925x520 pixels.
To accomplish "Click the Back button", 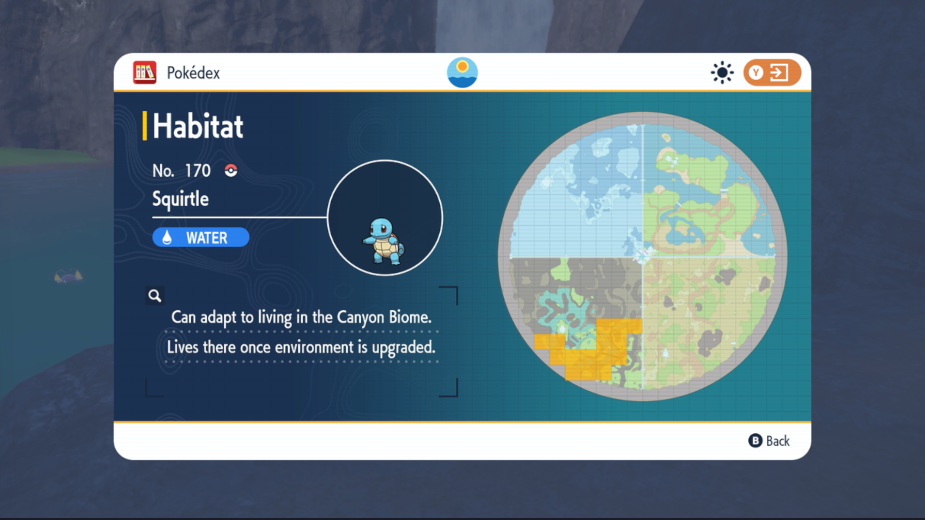I will 769,441.
